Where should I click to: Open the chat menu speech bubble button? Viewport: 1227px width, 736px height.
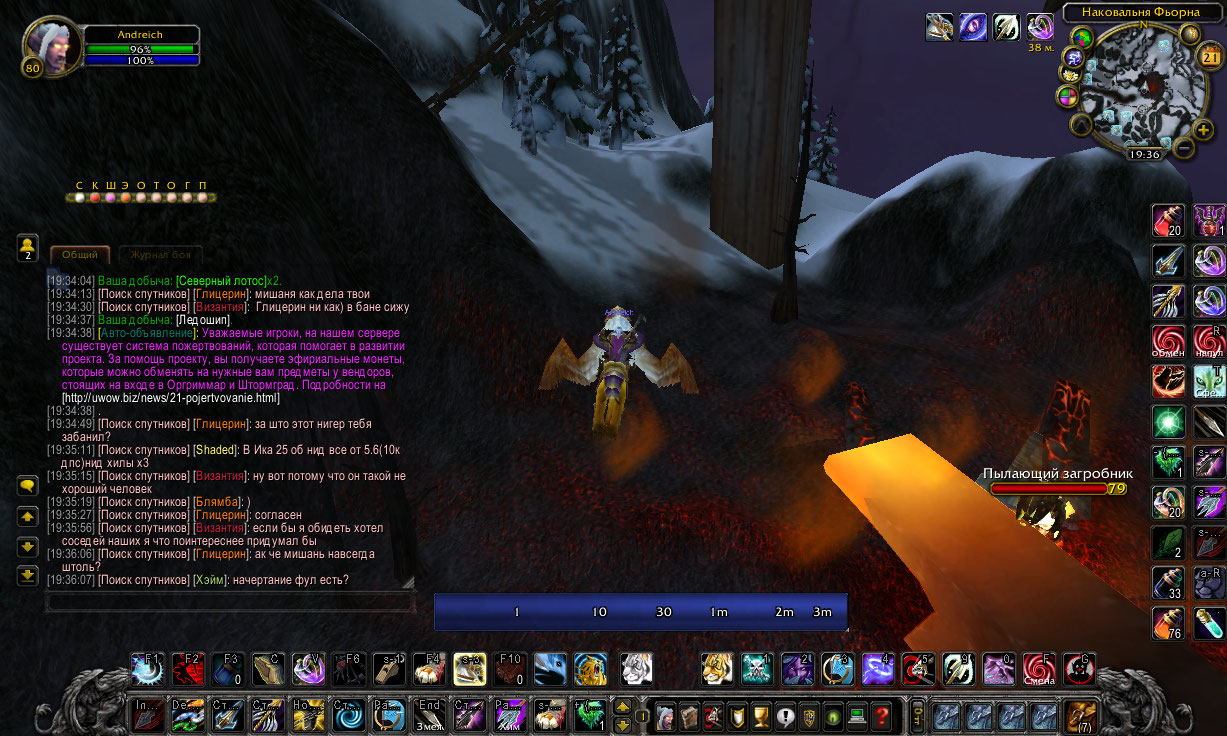pos(28,486)
